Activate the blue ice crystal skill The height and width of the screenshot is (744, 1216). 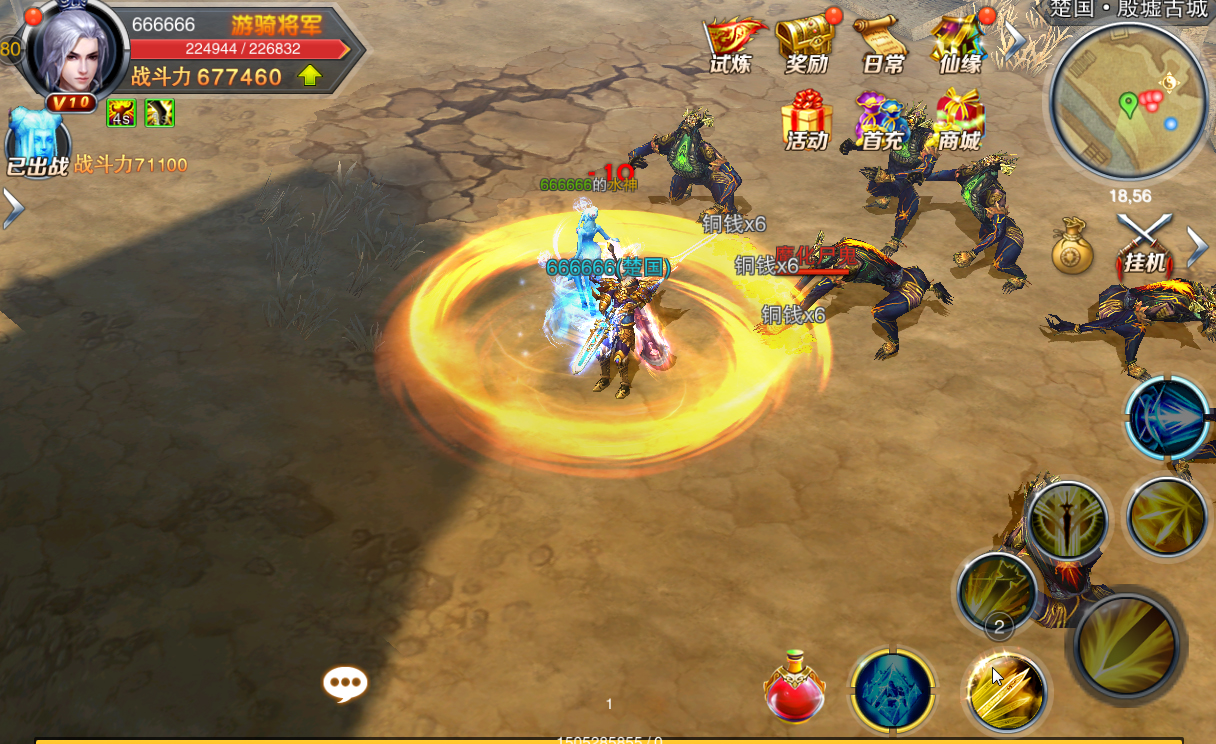(892, 690)
